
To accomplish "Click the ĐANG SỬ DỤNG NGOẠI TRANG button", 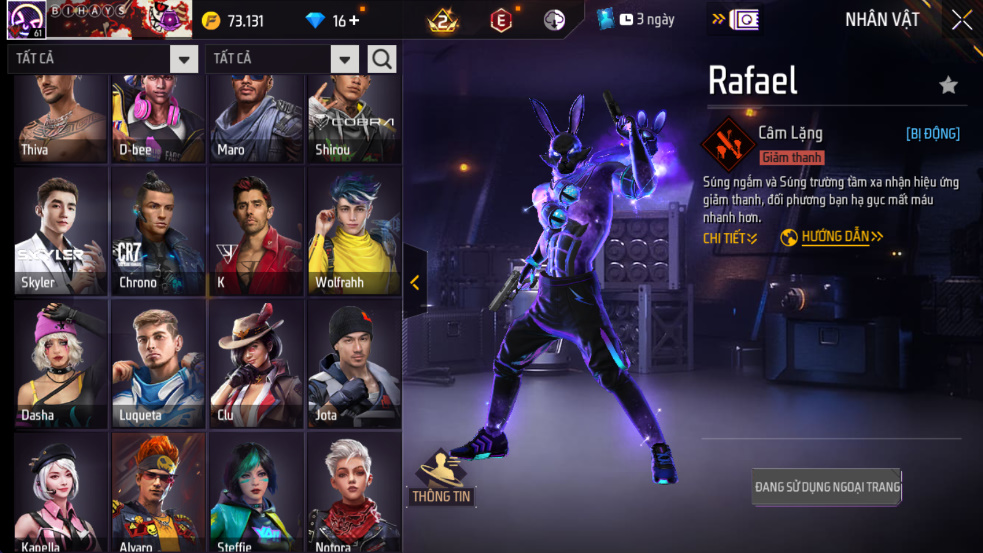I will [x=827, y=487].
